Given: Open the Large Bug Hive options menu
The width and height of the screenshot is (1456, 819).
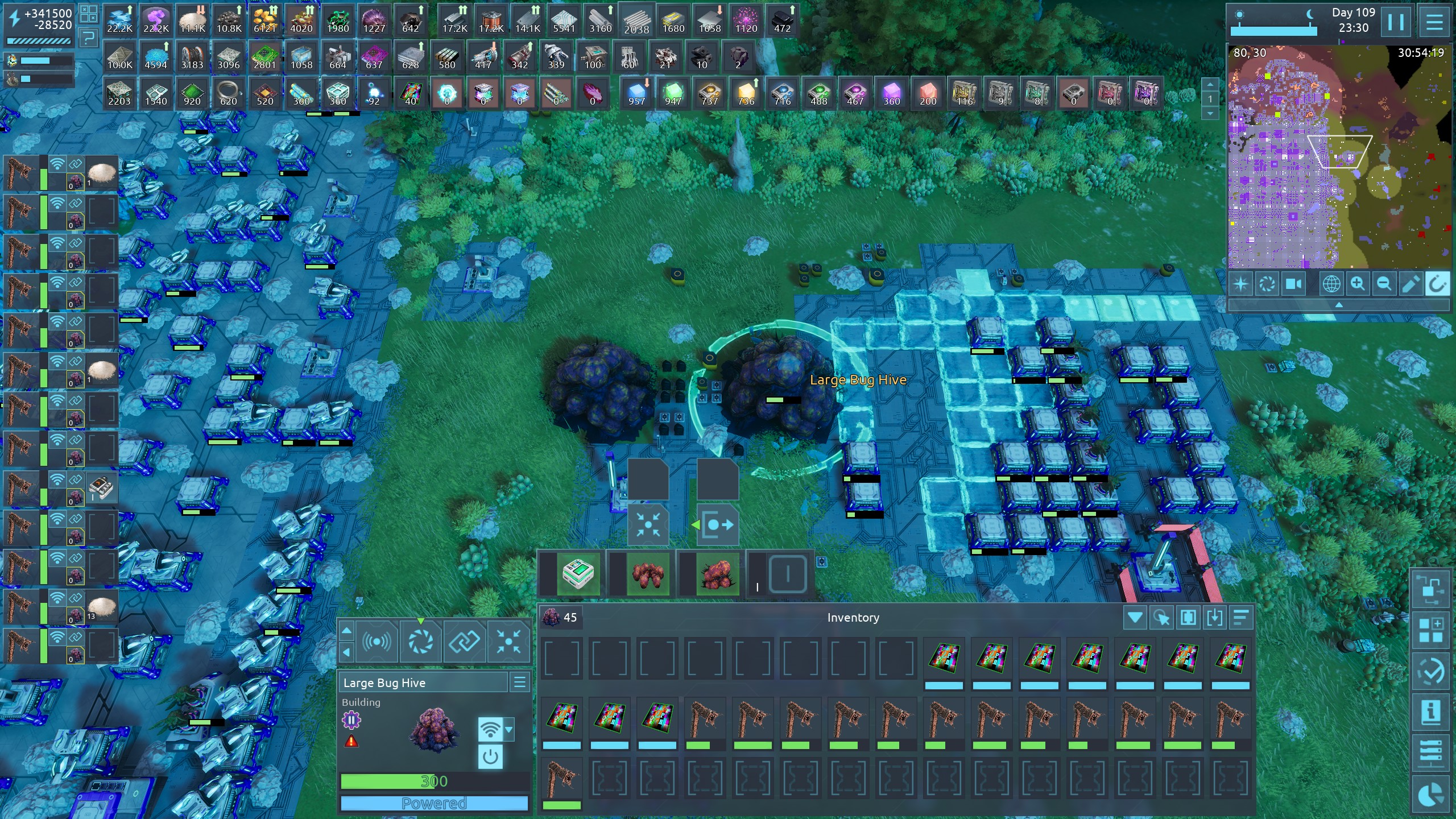Looking at the screenshot, I should point(520,682).
